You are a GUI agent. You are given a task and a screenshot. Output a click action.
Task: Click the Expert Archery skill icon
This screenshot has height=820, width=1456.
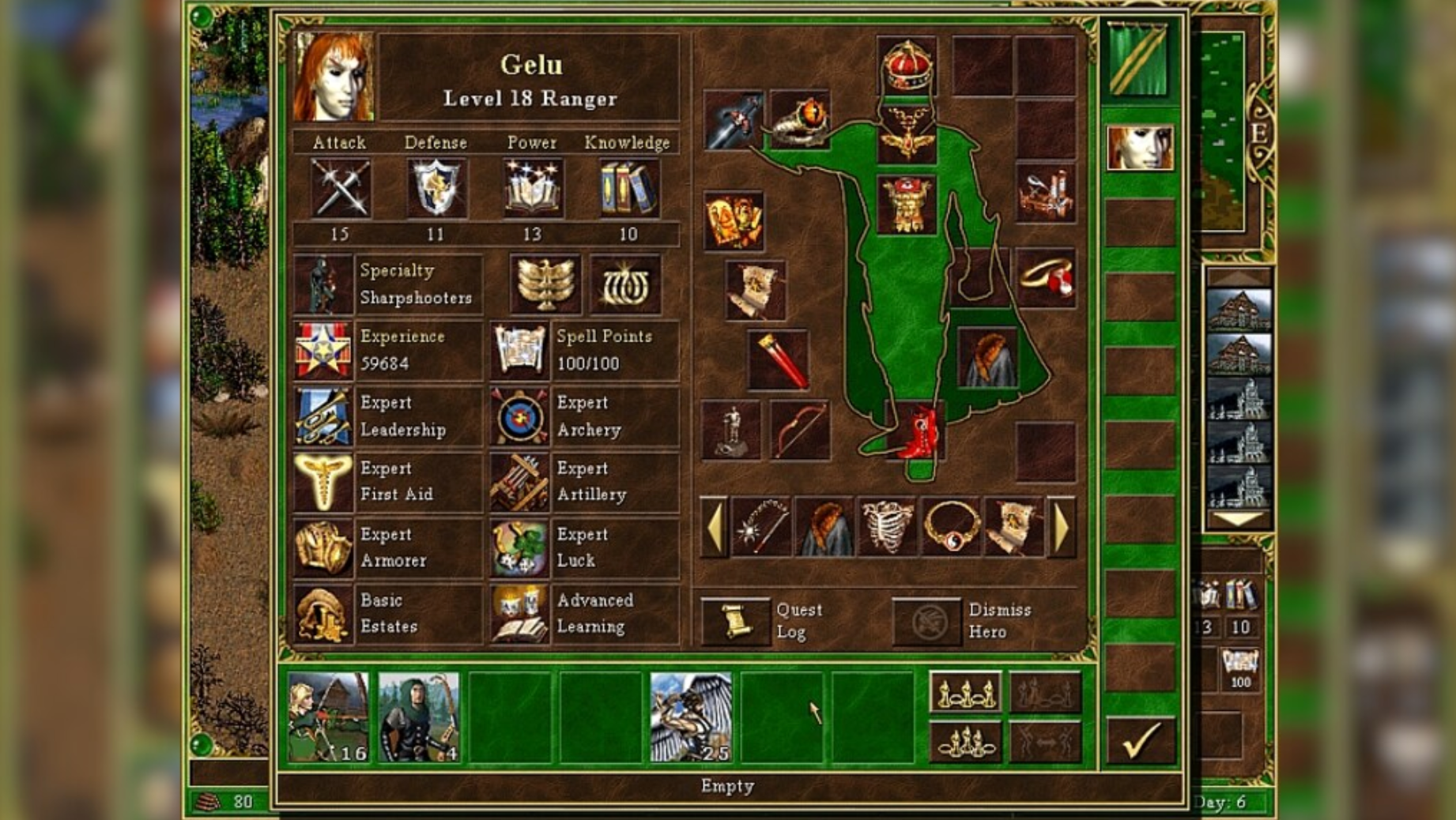(520, 417)
